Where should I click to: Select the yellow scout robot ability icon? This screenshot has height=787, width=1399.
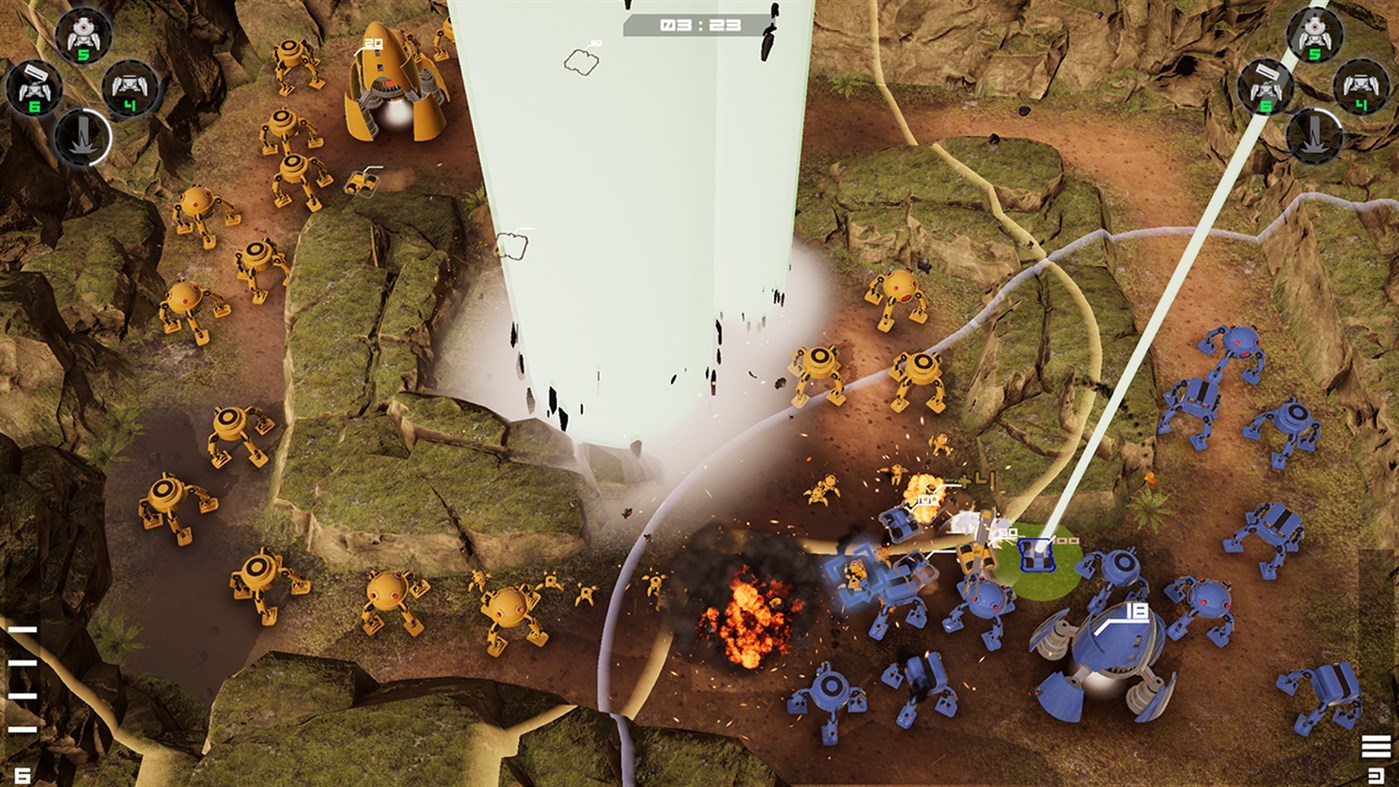(x=83, y=35)
